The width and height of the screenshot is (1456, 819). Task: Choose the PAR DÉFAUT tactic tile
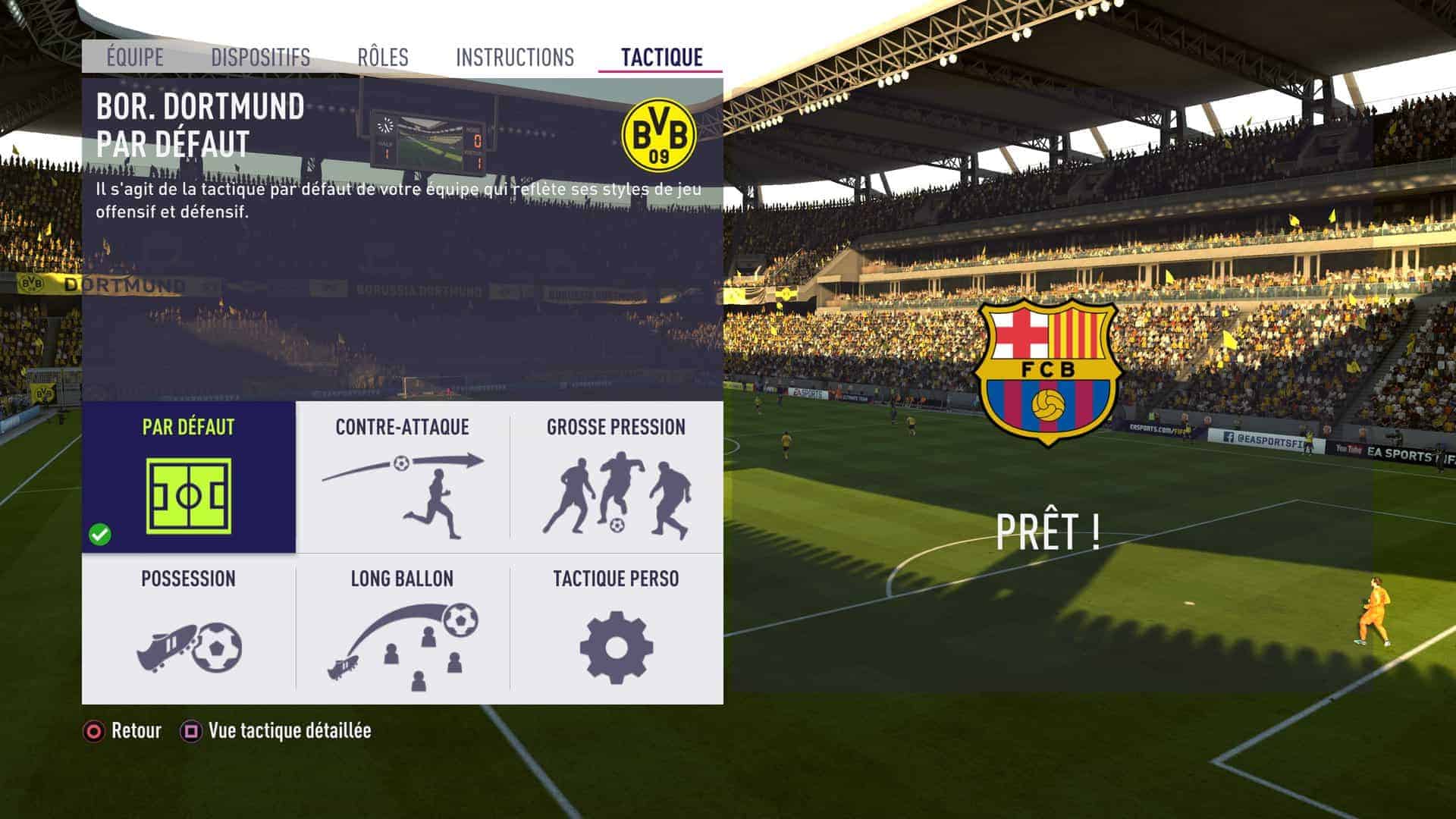pyautogui.click(x=189, y=478)
